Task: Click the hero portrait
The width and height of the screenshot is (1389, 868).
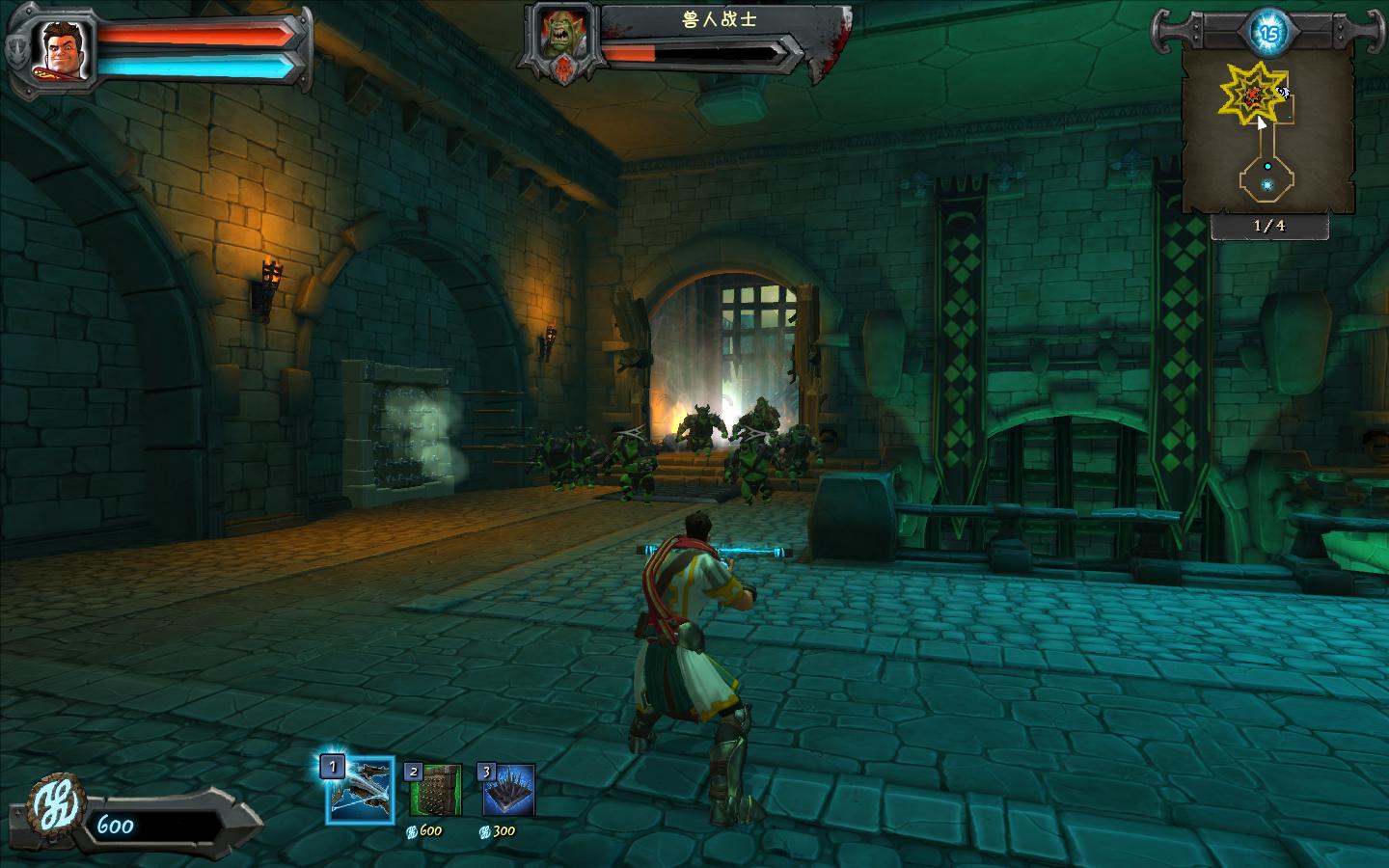Action: coord(62,48)
